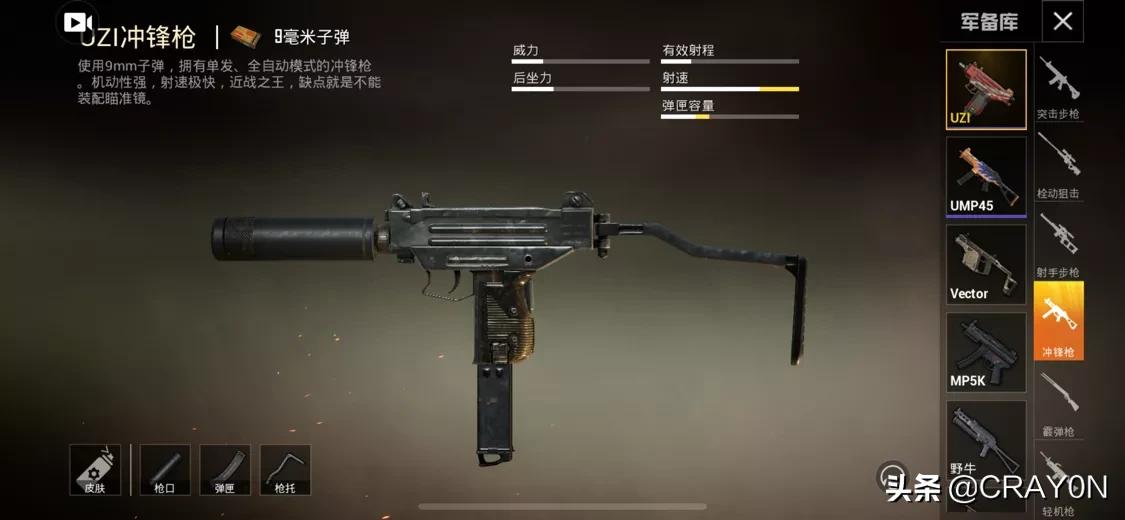Screen dimensions: 1125x520
Task: Tap the video camera icon beside the title
Action: [79, 22]
